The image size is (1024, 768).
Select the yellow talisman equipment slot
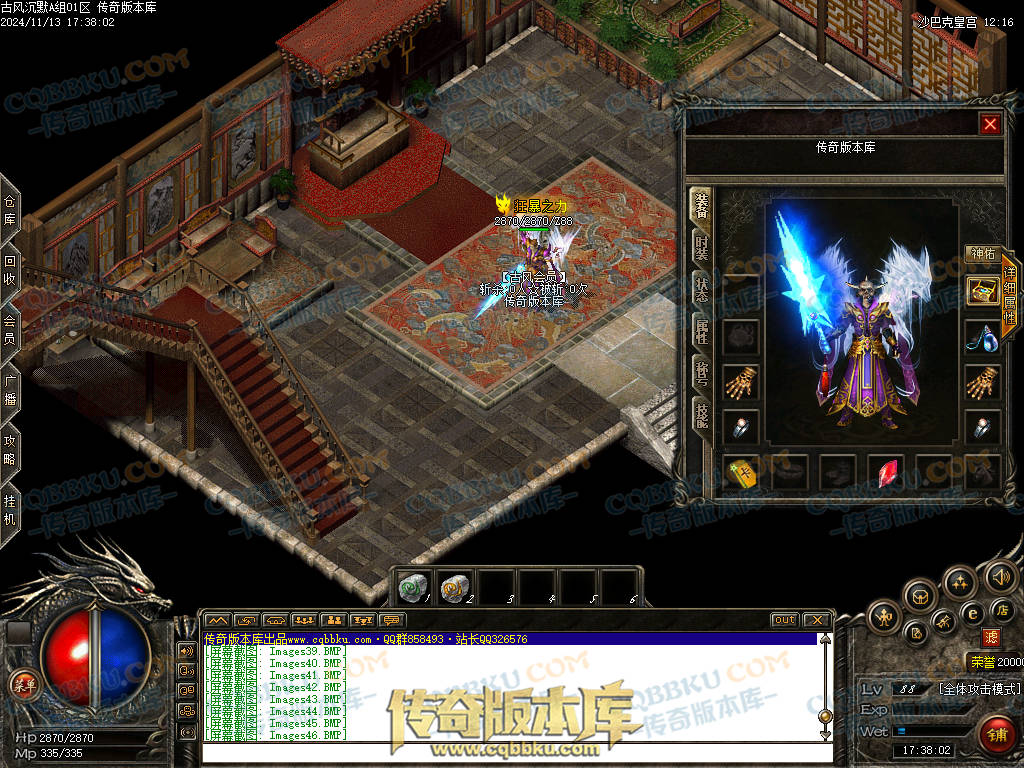[743, 472]
